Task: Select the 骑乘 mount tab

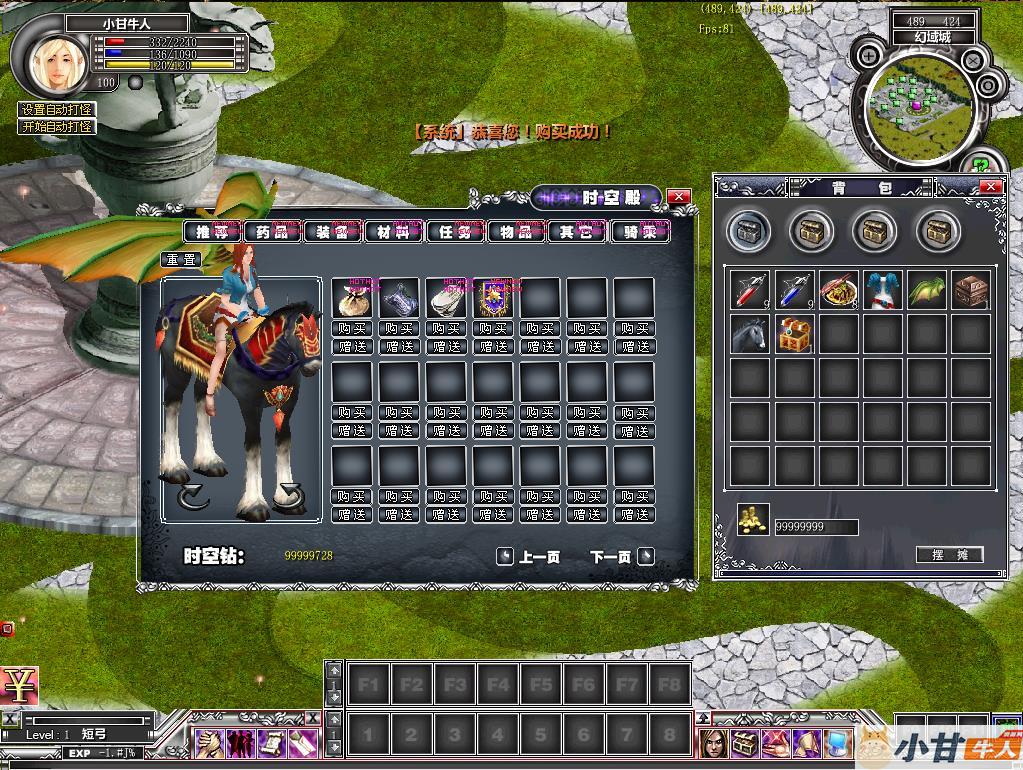Action: tap(639, 232)
